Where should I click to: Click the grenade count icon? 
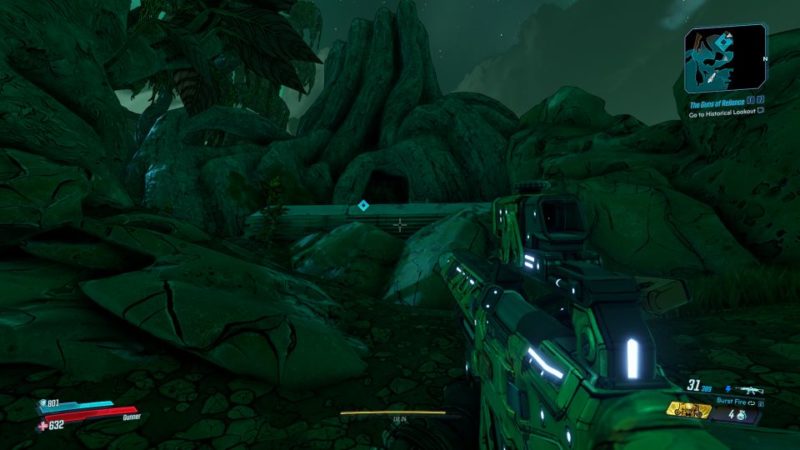(x=742, y=413)
